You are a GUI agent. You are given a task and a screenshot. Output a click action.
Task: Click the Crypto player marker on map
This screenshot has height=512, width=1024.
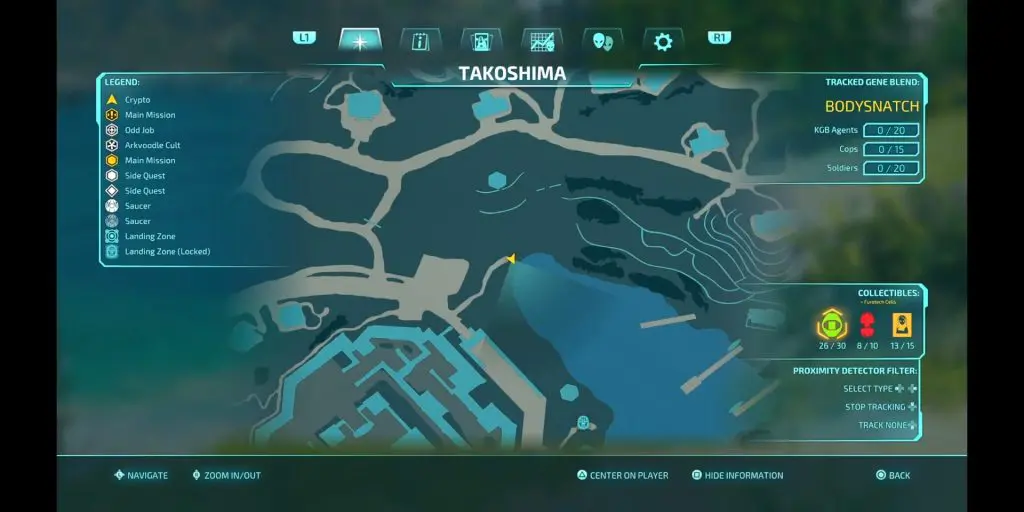pyautogui.click(x=511, y=259)
